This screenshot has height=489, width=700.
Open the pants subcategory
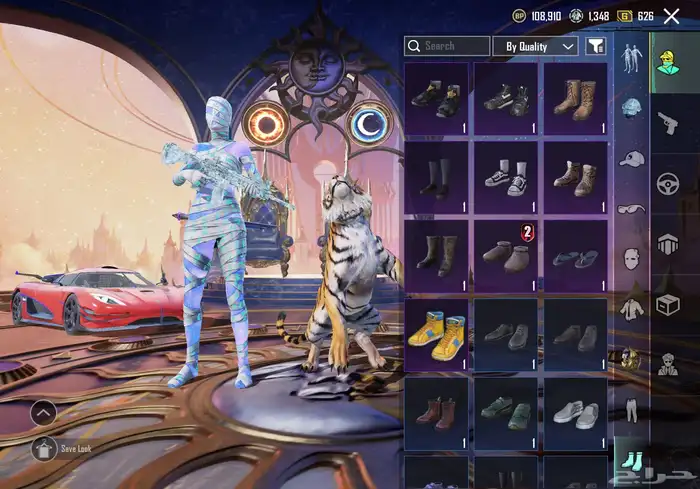630,408
